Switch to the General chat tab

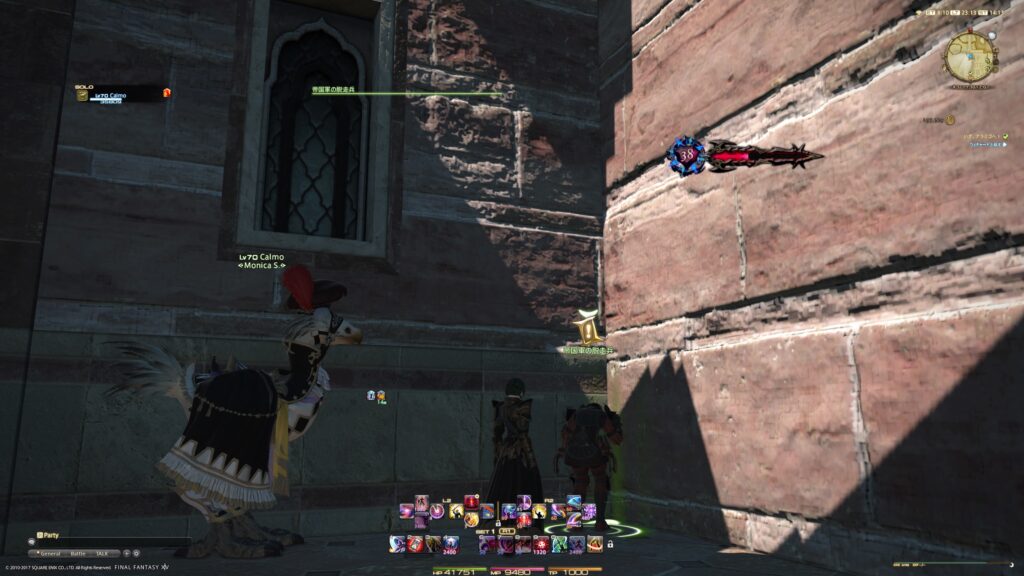click(51, 553)
